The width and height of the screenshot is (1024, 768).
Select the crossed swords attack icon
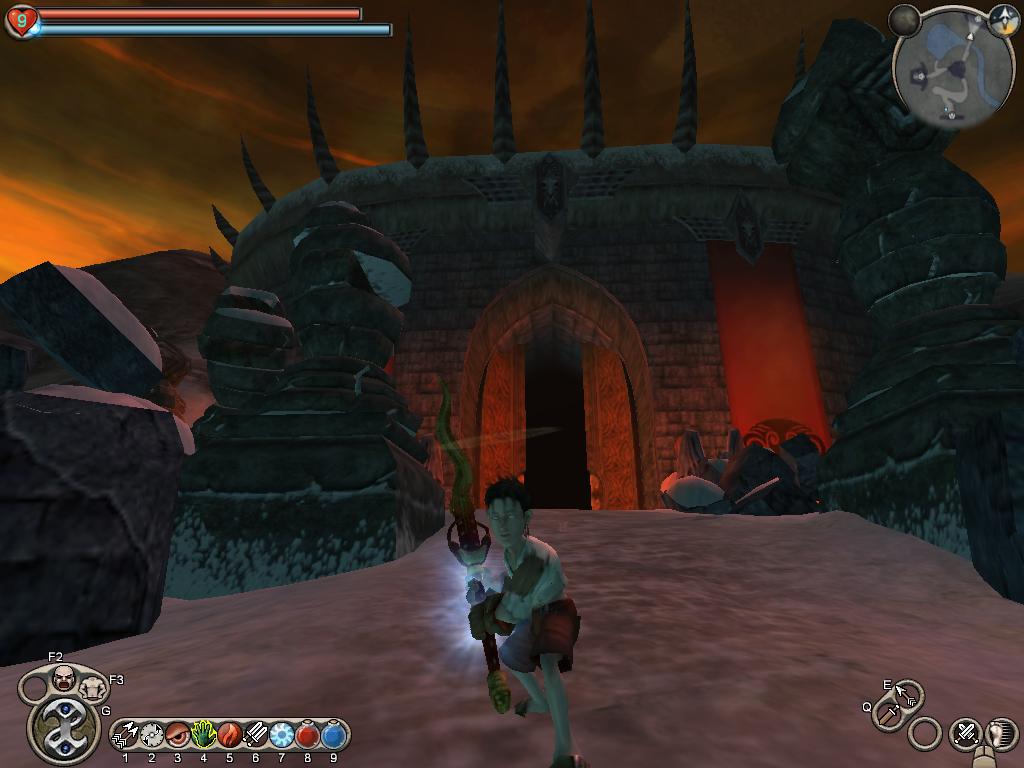point(964,734)
